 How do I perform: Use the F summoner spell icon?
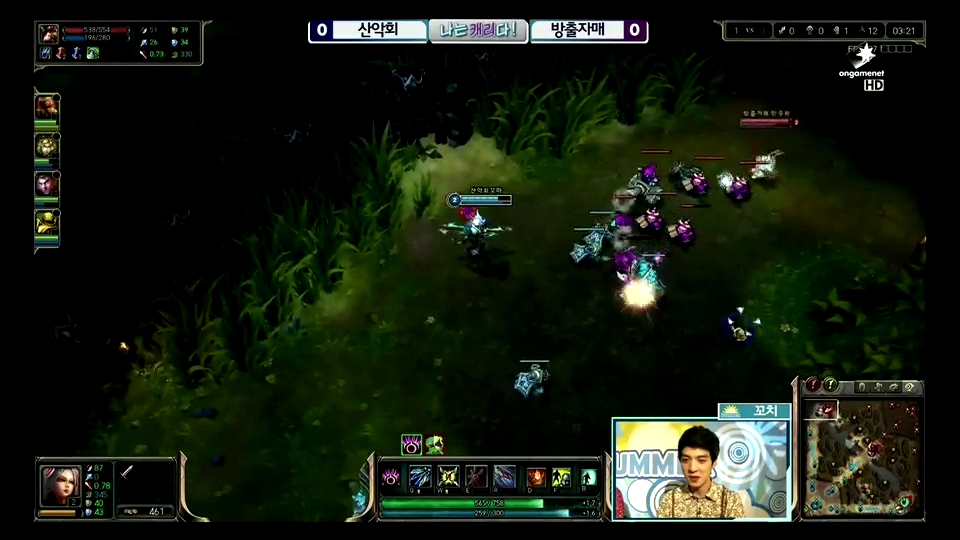click(562, 477)
